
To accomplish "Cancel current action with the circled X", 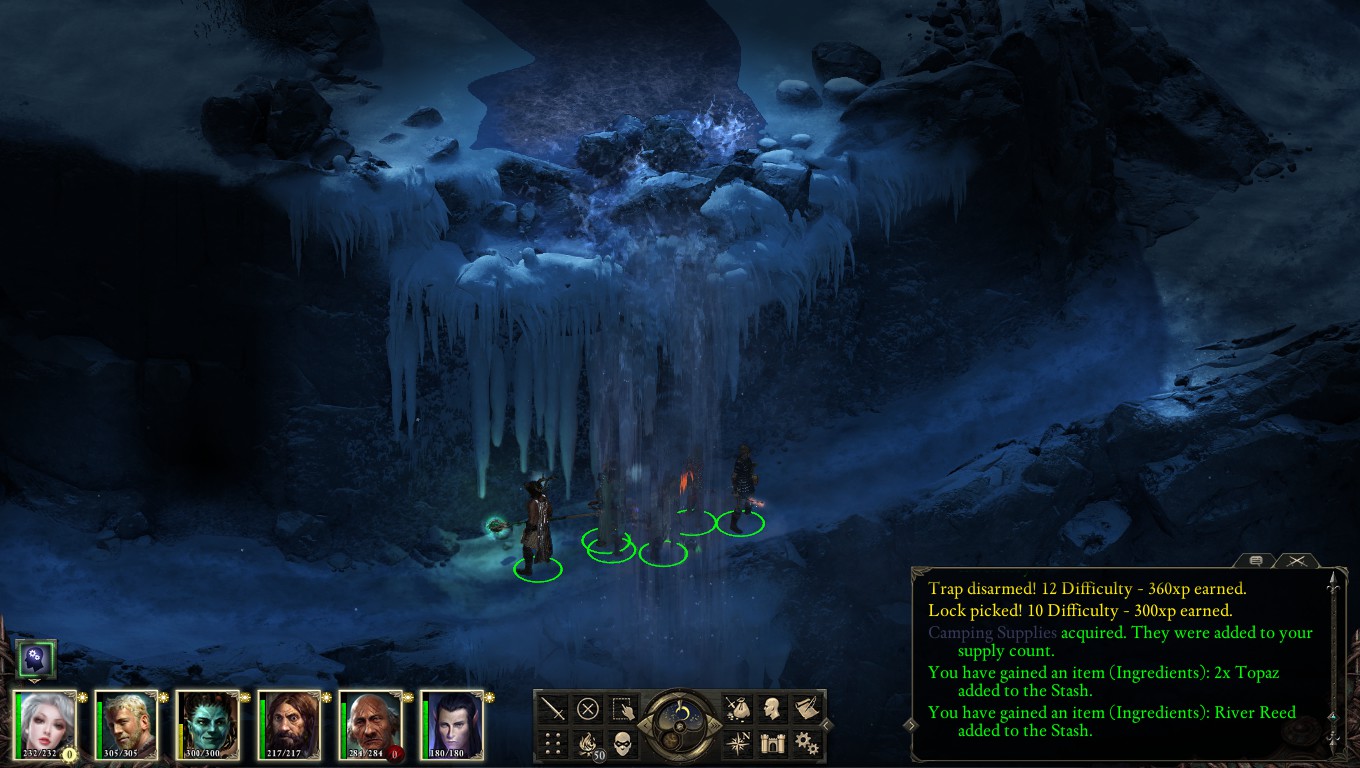I will 588,709.
